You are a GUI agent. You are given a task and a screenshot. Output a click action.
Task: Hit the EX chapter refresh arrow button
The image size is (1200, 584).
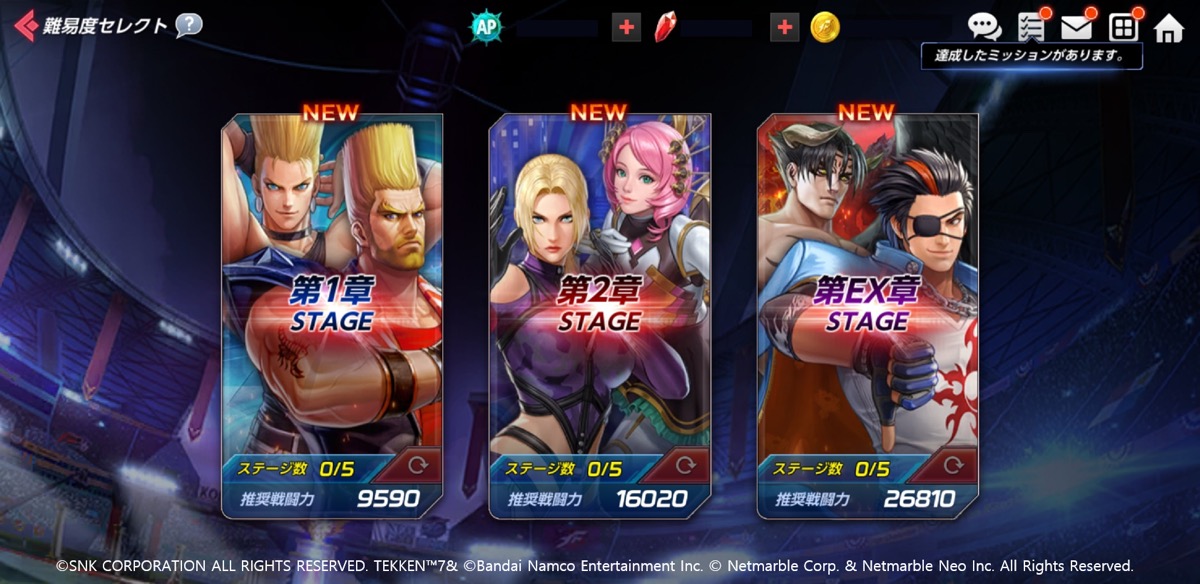coord(954,466)
